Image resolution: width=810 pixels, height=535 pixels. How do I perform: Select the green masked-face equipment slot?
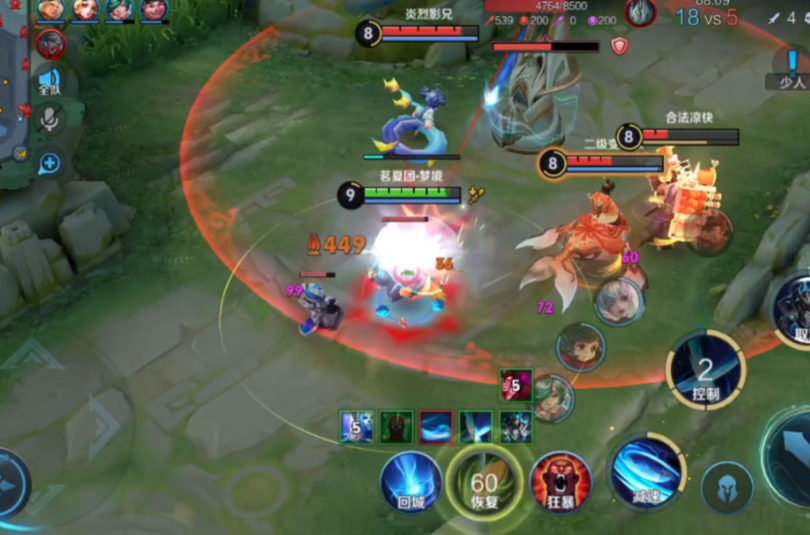coord(396,427)
